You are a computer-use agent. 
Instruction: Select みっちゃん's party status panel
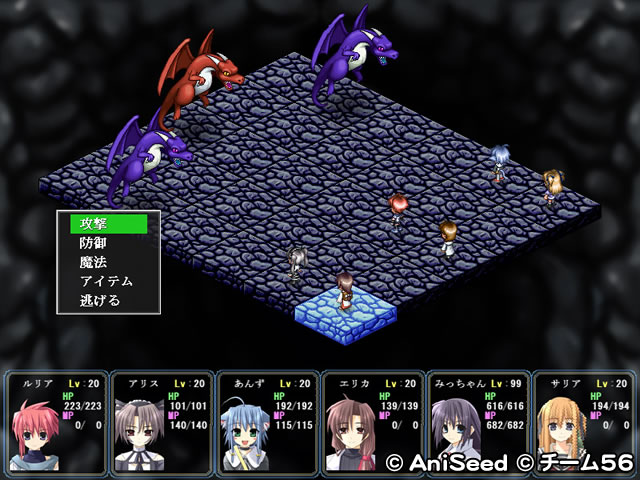(477, 422)
